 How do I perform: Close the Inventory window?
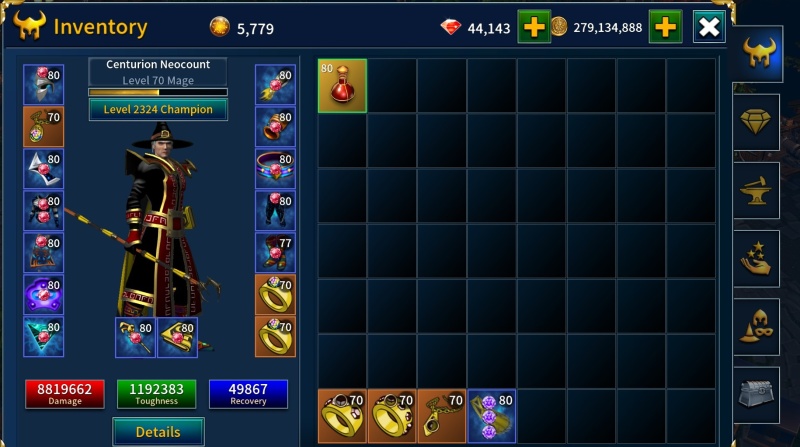(708, 27)
